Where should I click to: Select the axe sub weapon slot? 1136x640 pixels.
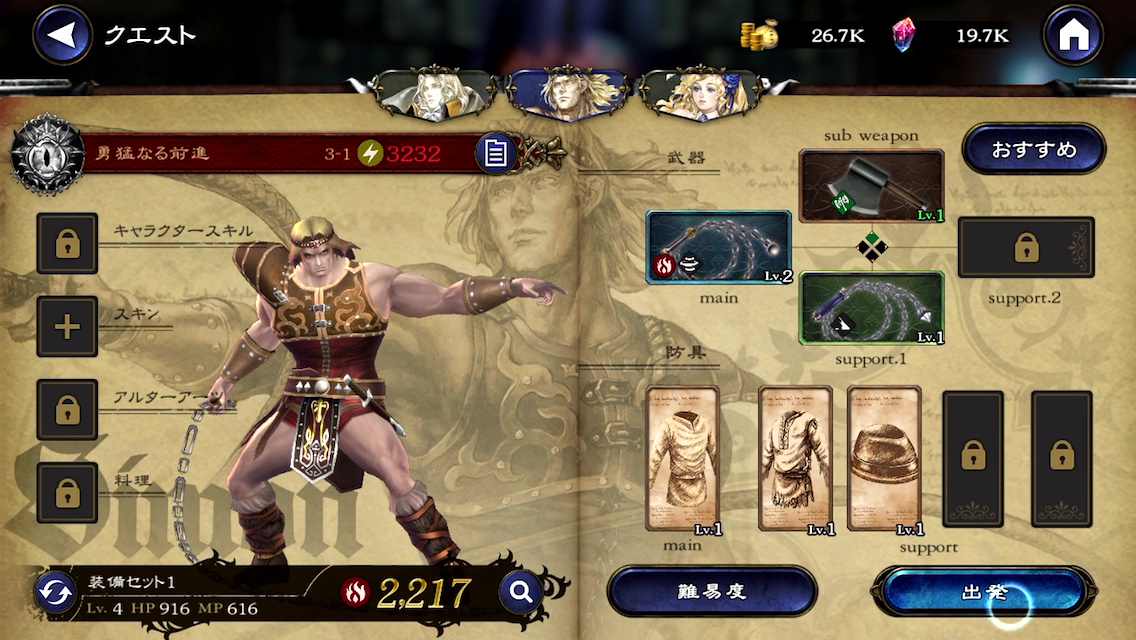[871, 186]
